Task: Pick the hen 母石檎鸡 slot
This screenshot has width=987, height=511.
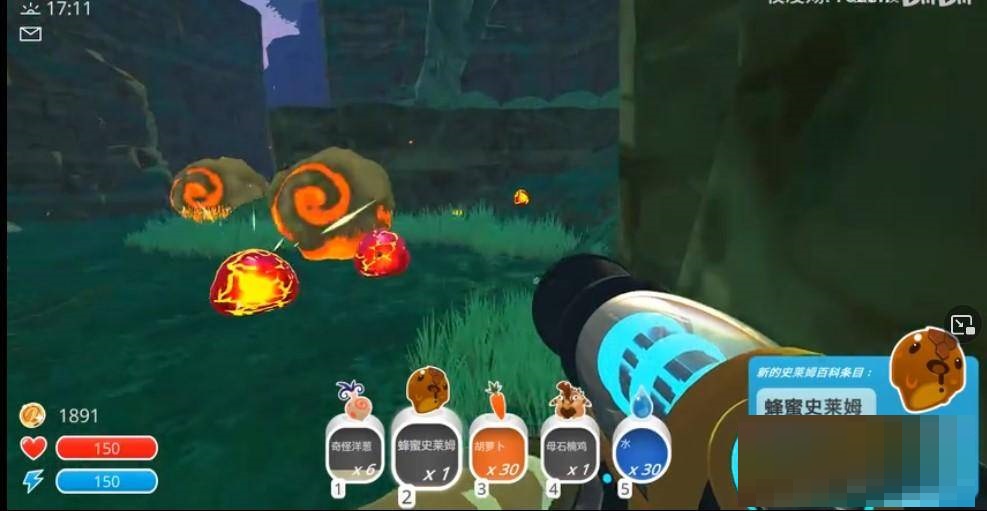Action: (x=569, y=448)
